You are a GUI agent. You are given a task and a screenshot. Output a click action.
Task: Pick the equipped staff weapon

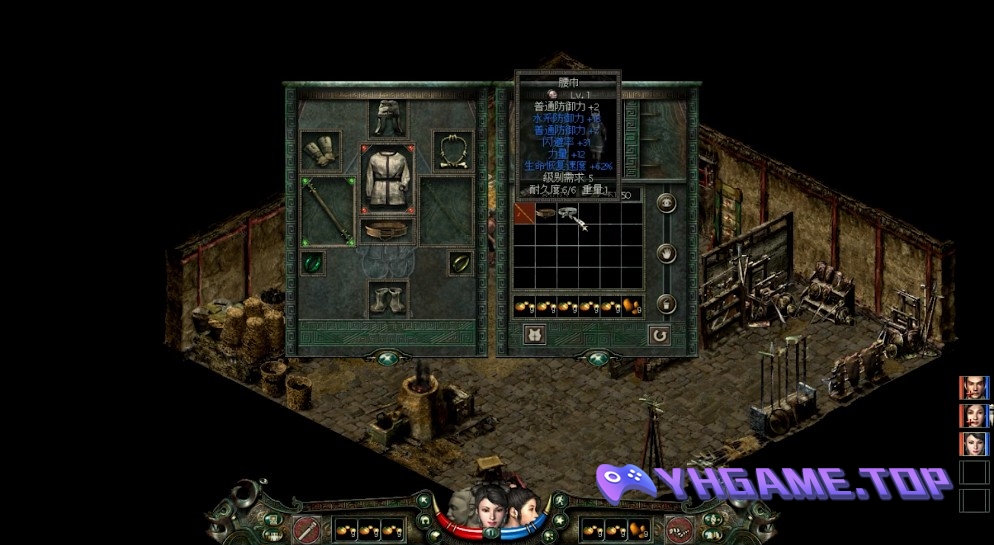(327, 211)
